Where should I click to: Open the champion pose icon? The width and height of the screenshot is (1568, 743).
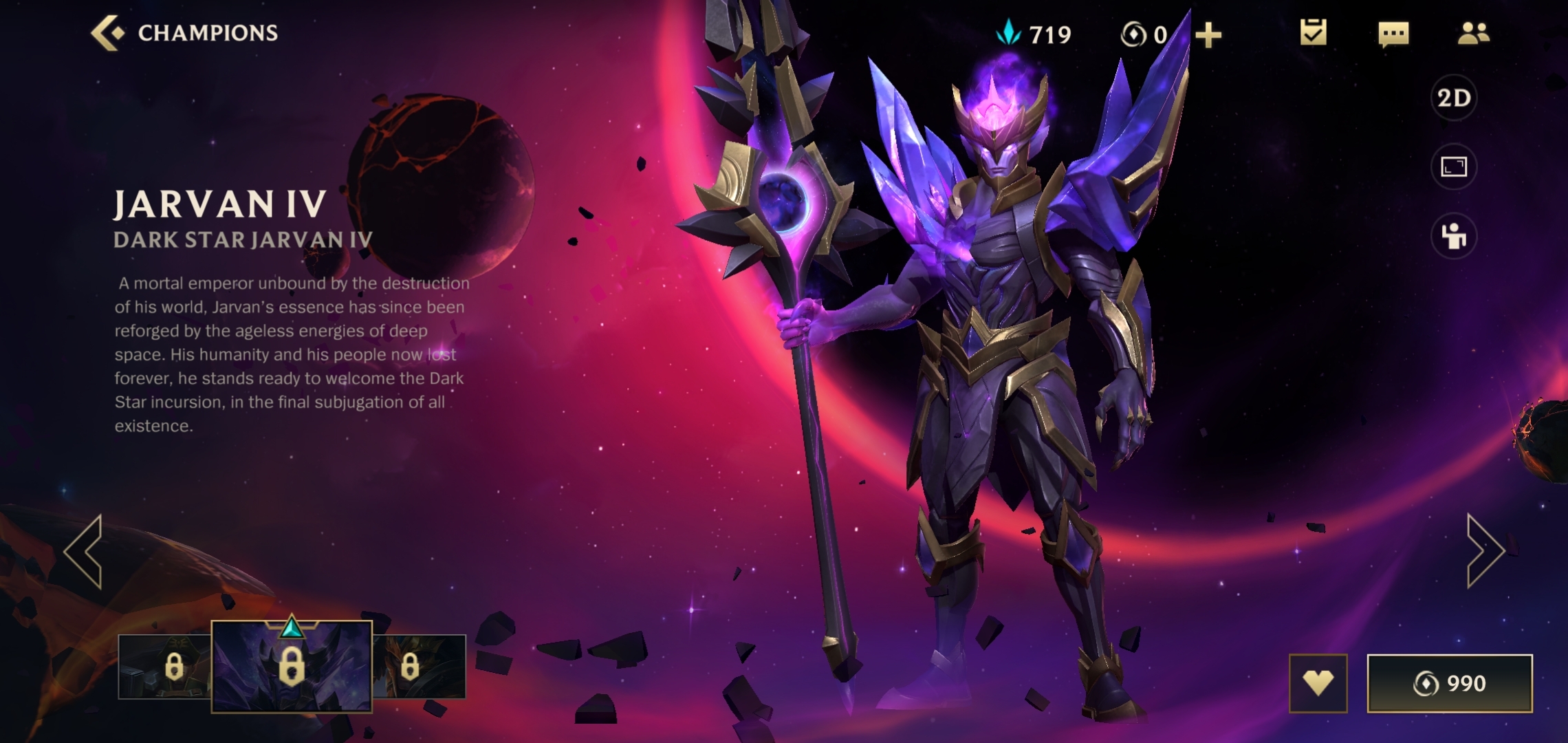pos(1454,237)
